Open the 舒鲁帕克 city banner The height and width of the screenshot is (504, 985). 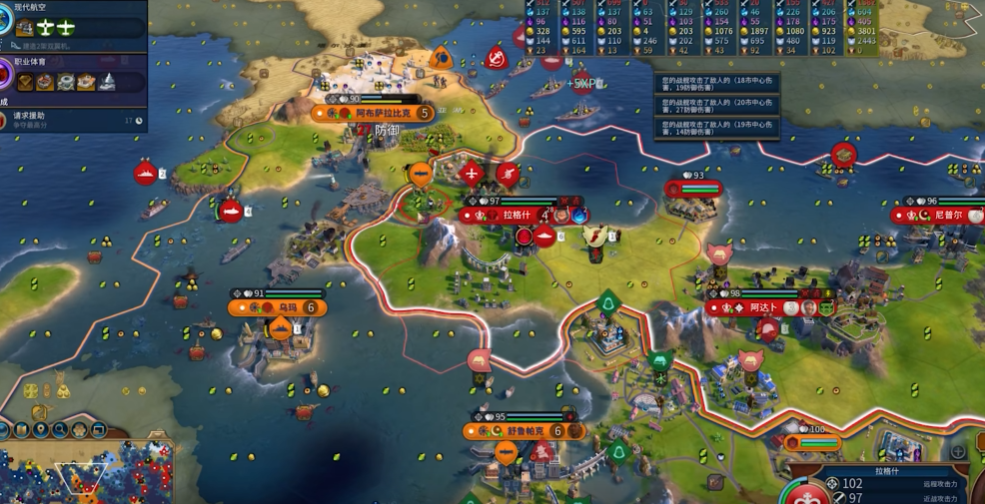[x=526, y=431]
